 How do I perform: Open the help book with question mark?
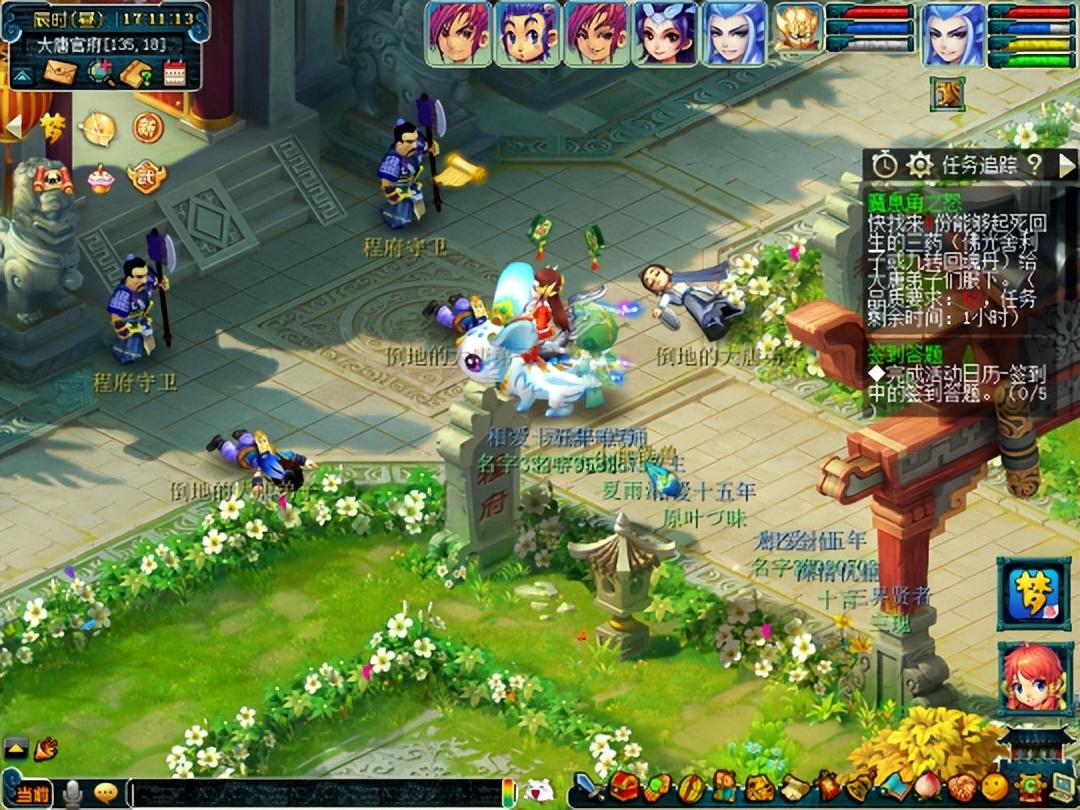[136, 72]
